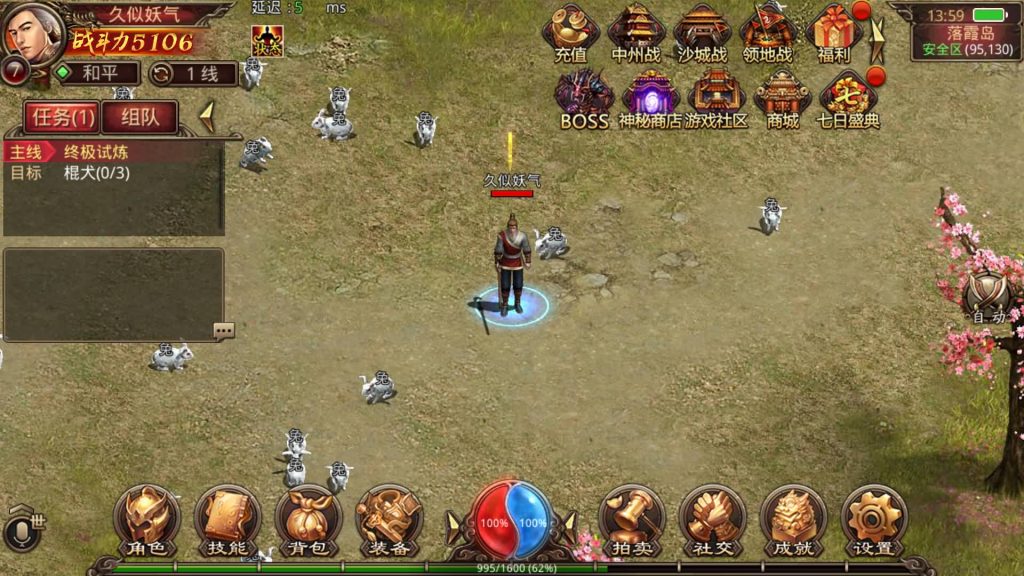
Task: Open the 背包 bag inventory
Action: (x=308, y=520)
